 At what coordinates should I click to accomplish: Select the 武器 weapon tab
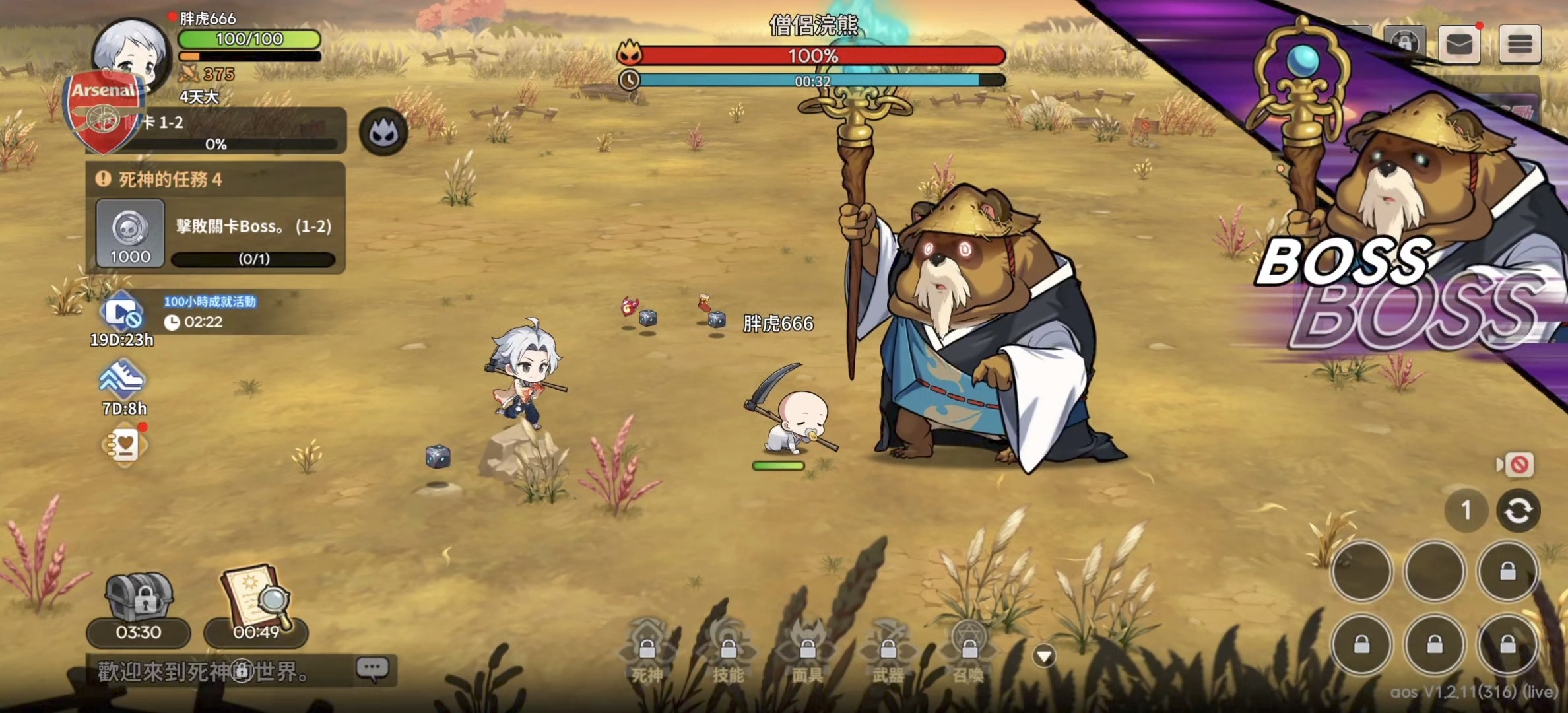pyautogui.click(x=888, y=652)
